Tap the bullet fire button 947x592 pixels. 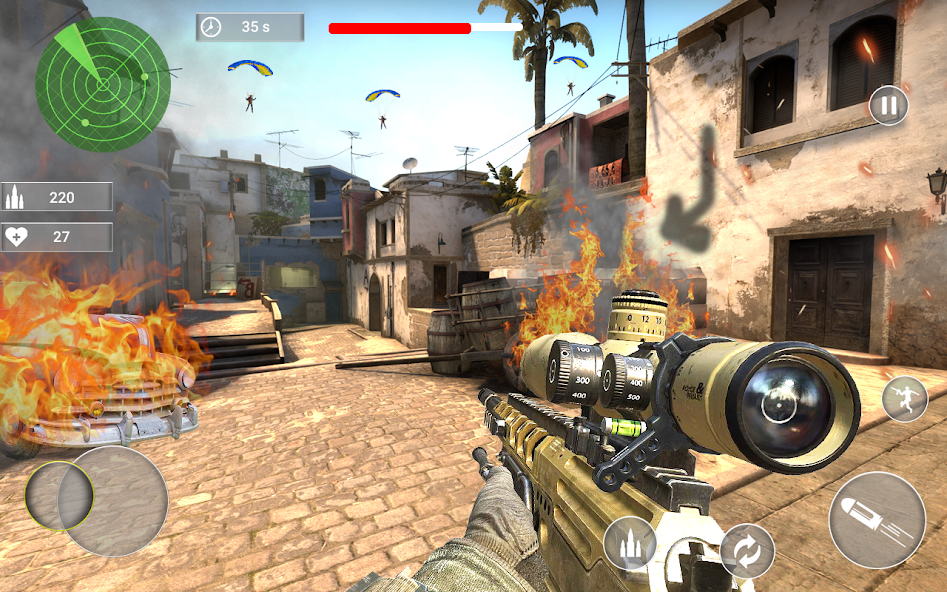coord(877,520)
